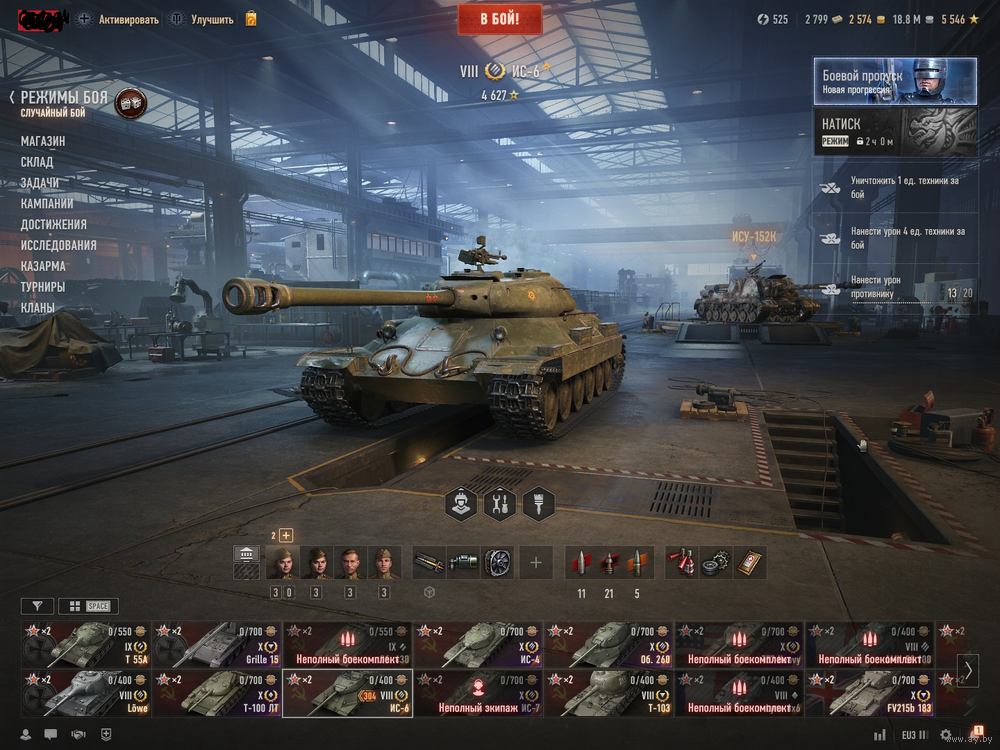The height and width of the screenshot is (750, 1000).
Task: Open the Боевой пропуск battle pass banner
Action: (894, 81)
